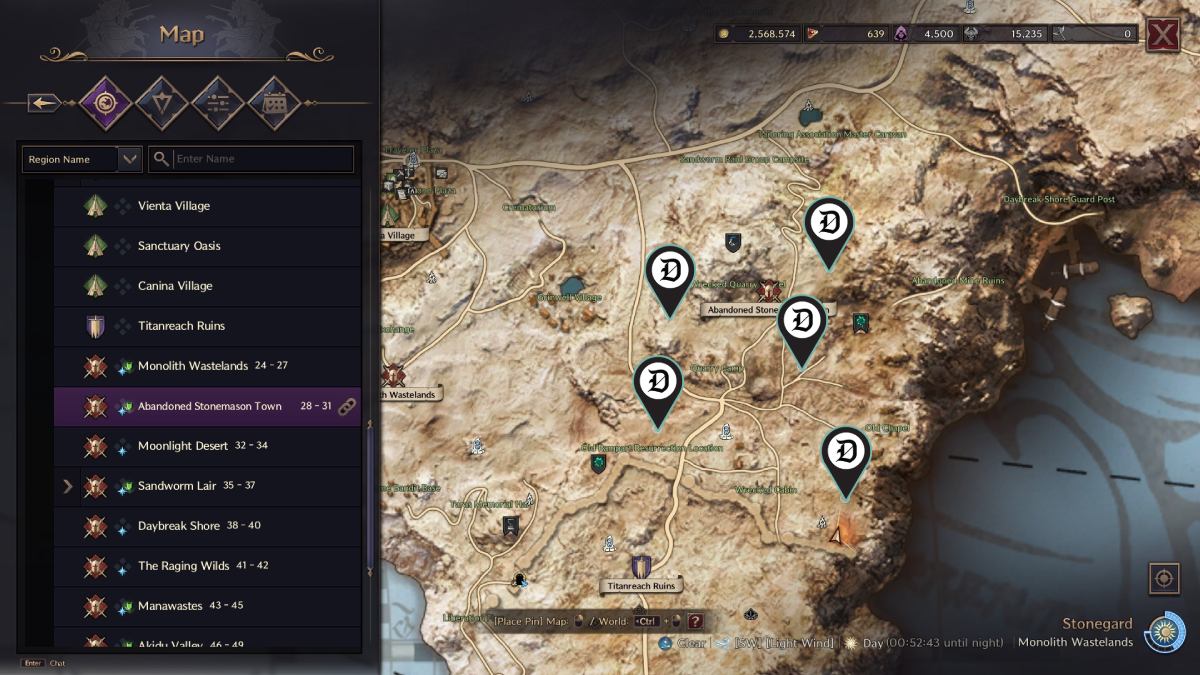The height and width of the screenshot is (675, 1200).
Task: Select Vienta Village in the region list
Action: pos(174,206)
